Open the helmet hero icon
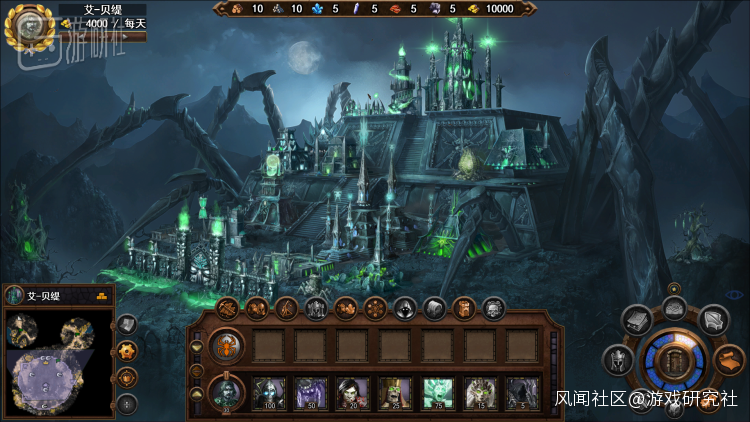 [614, 359]
